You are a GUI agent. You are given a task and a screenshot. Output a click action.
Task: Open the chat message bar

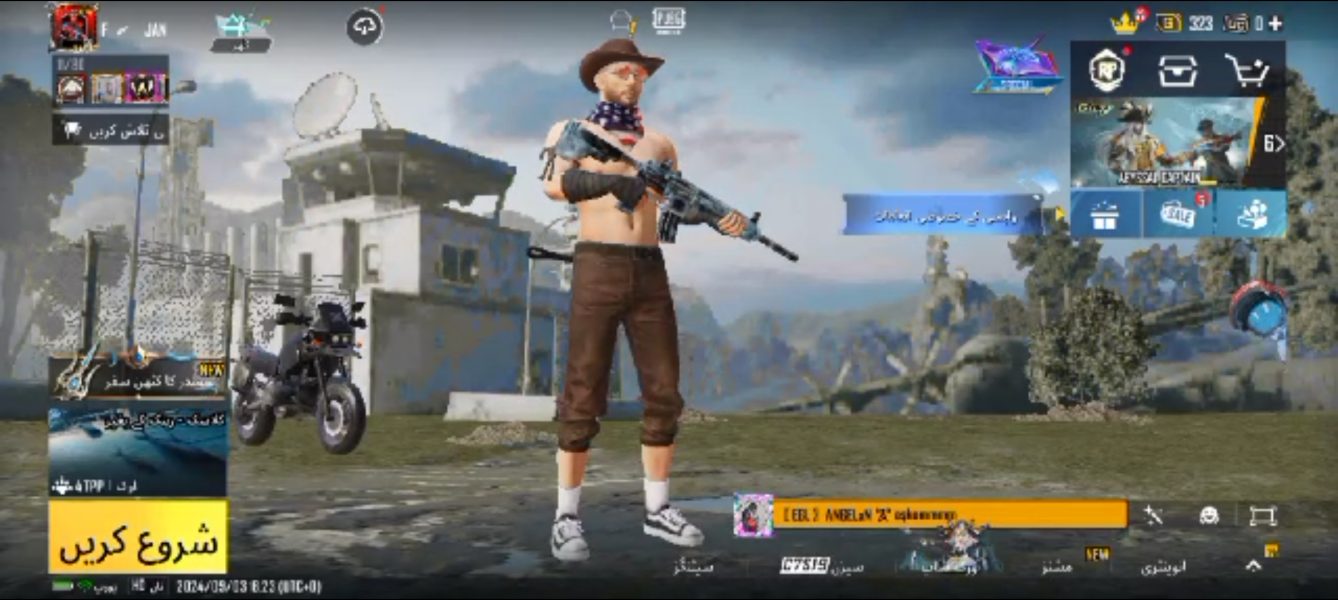(948, 514)
